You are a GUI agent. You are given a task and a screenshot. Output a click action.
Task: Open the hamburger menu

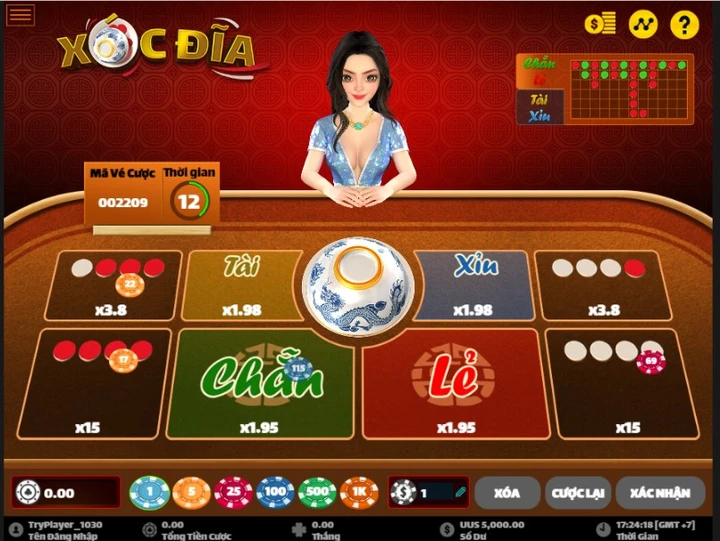[20, 14]
